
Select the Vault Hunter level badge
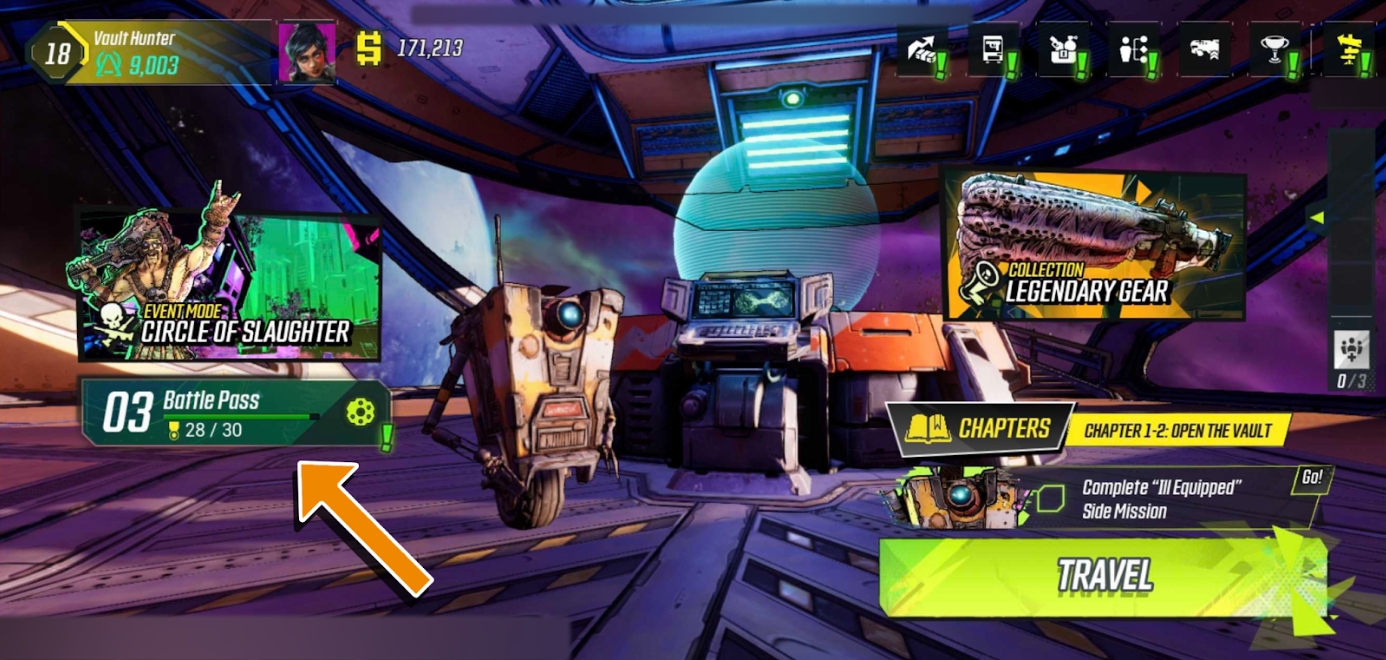[x=56, y=52]
